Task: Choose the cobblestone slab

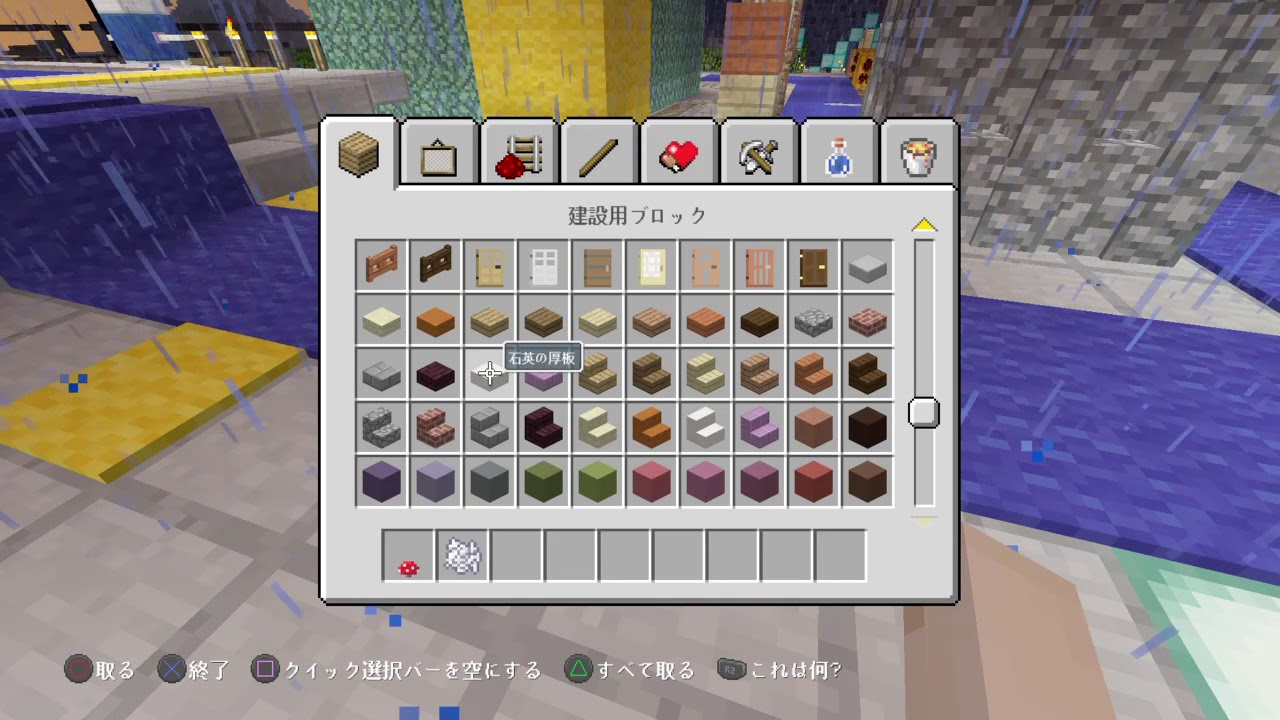Action: click(813, 320)
